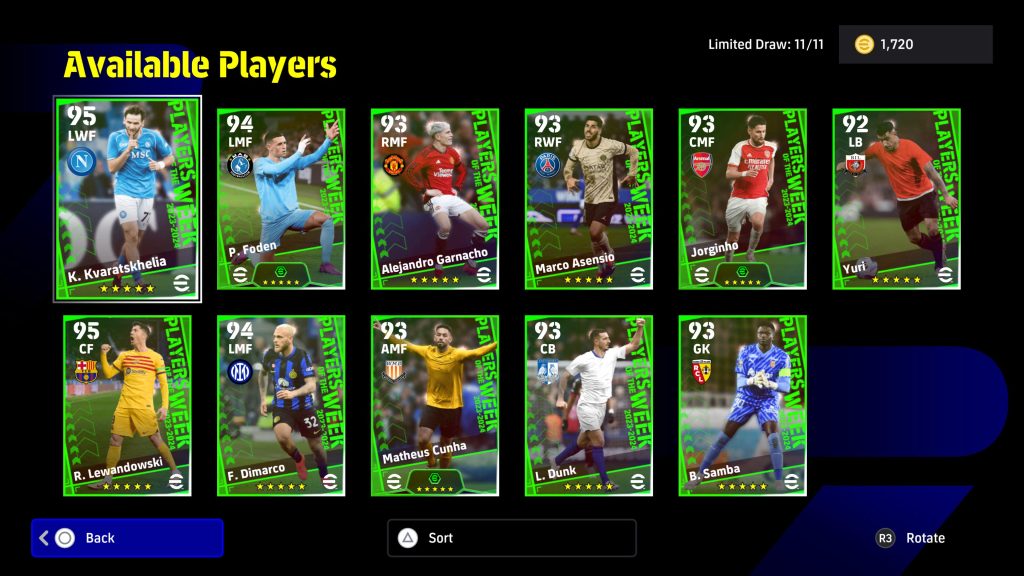Choose the P. Foden card
The width and height of the screenshot is (1024, 576).
pos(281,199)
